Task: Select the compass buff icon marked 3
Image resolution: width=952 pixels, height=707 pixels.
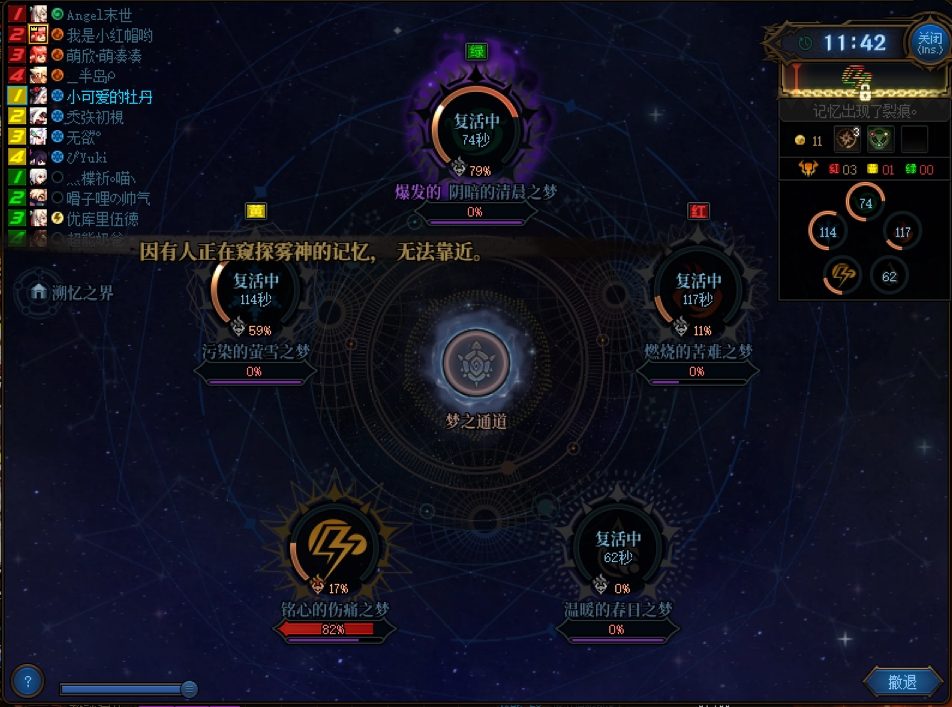Action: pos(847,140)
